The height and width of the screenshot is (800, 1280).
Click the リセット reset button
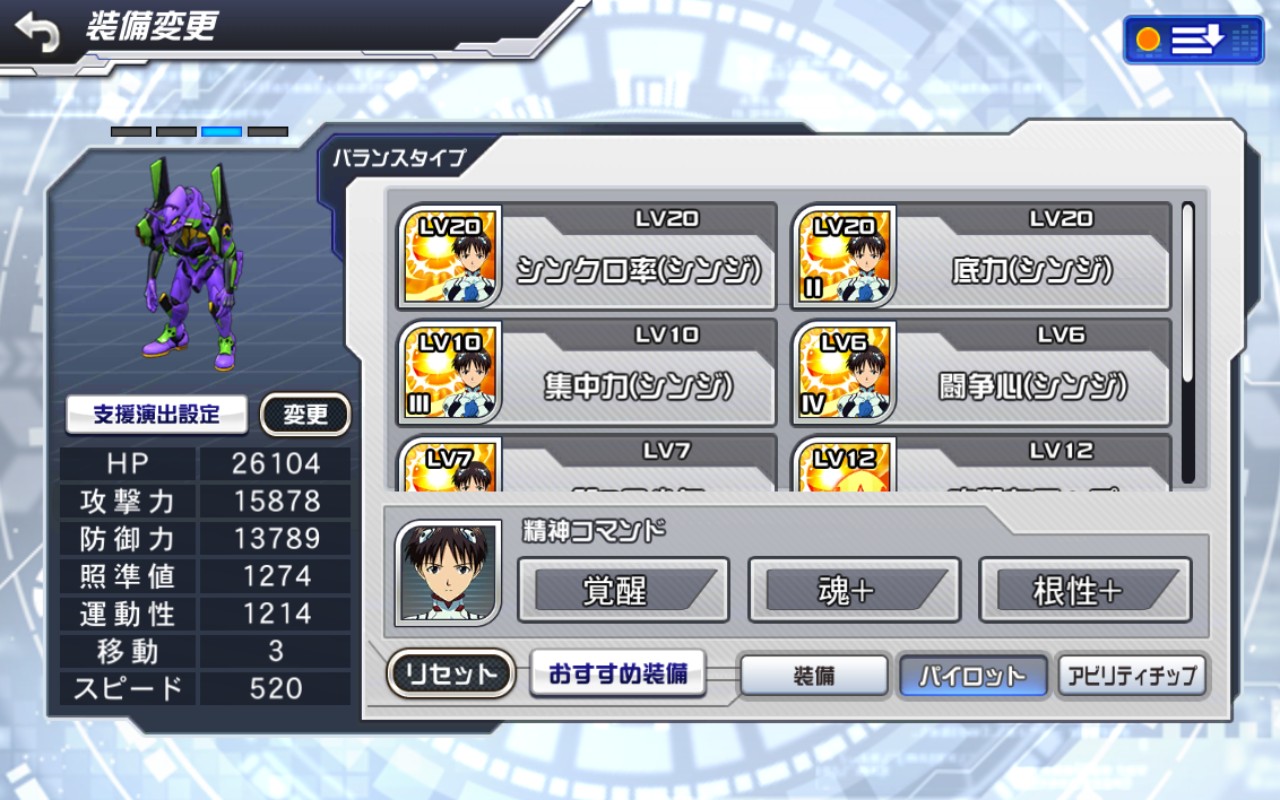click(x=450, y=674)
